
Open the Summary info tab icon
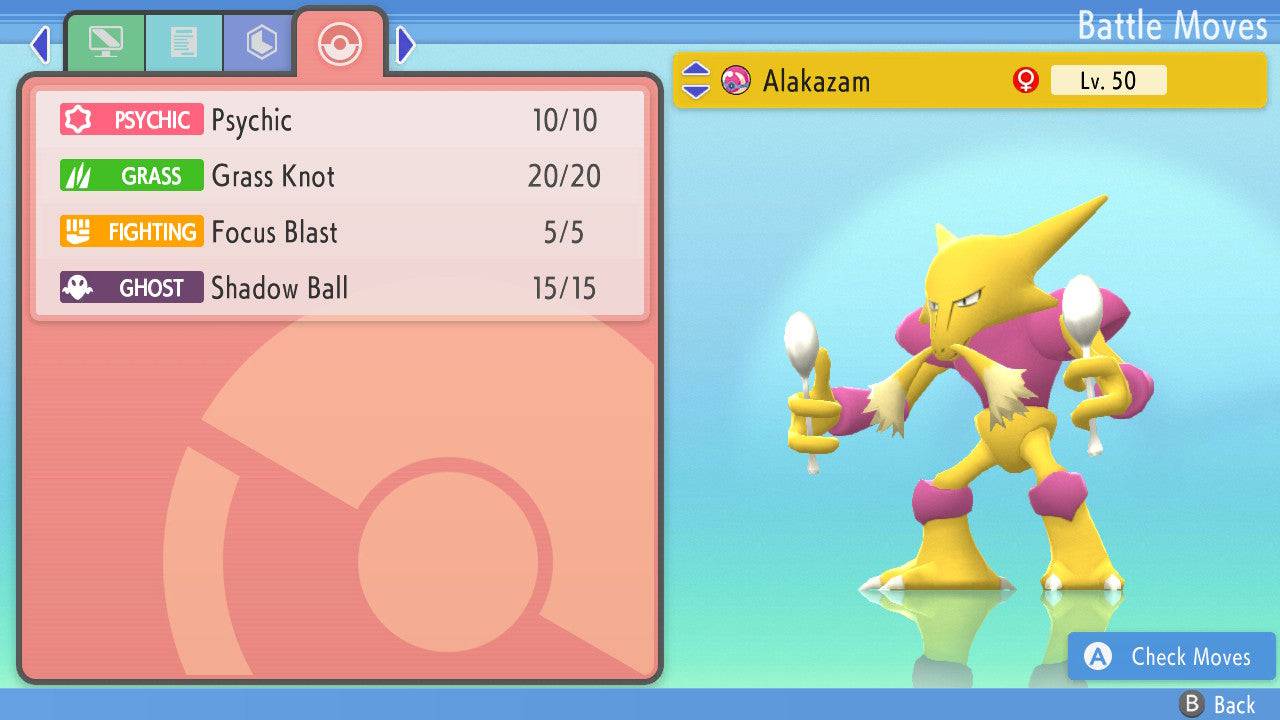[107, 42]
